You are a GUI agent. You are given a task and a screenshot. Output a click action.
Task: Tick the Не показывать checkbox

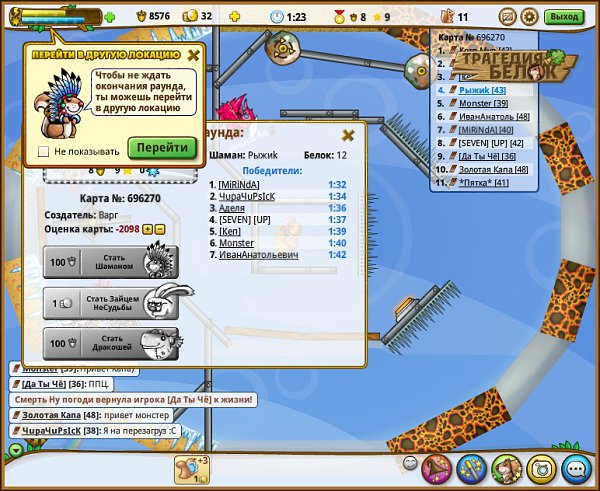coord(43,151)
